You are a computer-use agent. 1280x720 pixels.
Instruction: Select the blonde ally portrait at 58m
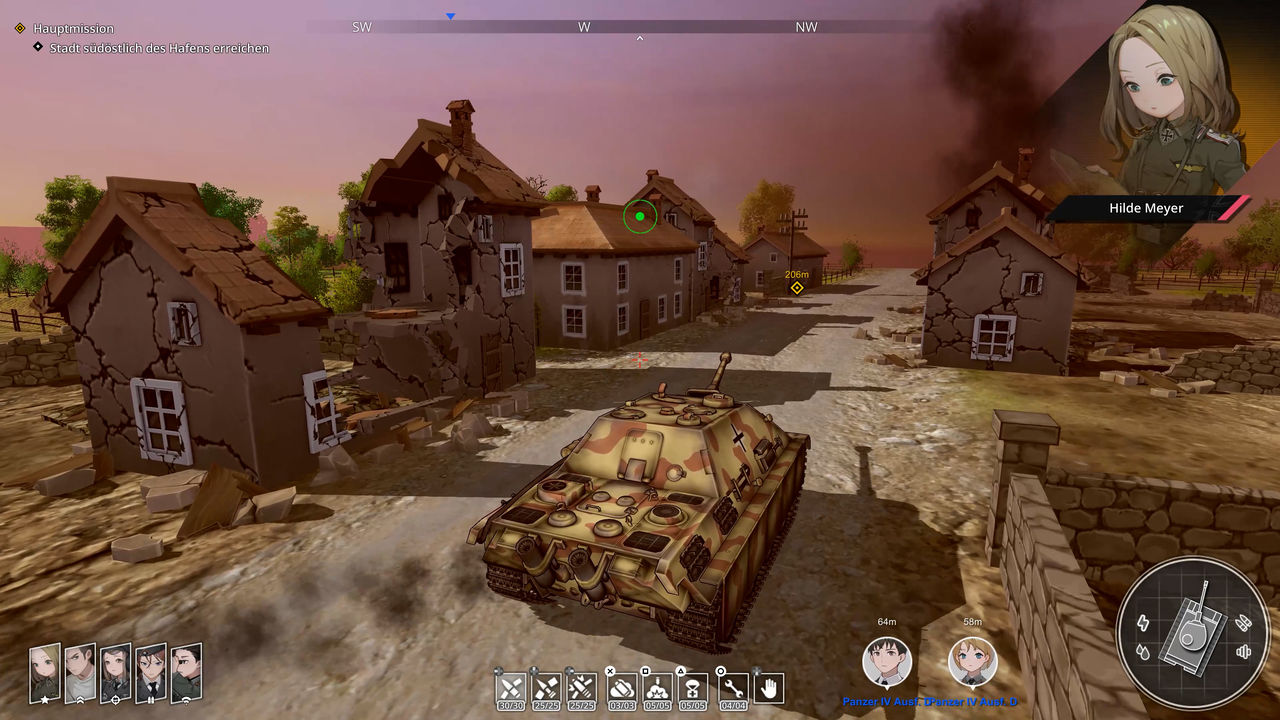pos(972,661)
